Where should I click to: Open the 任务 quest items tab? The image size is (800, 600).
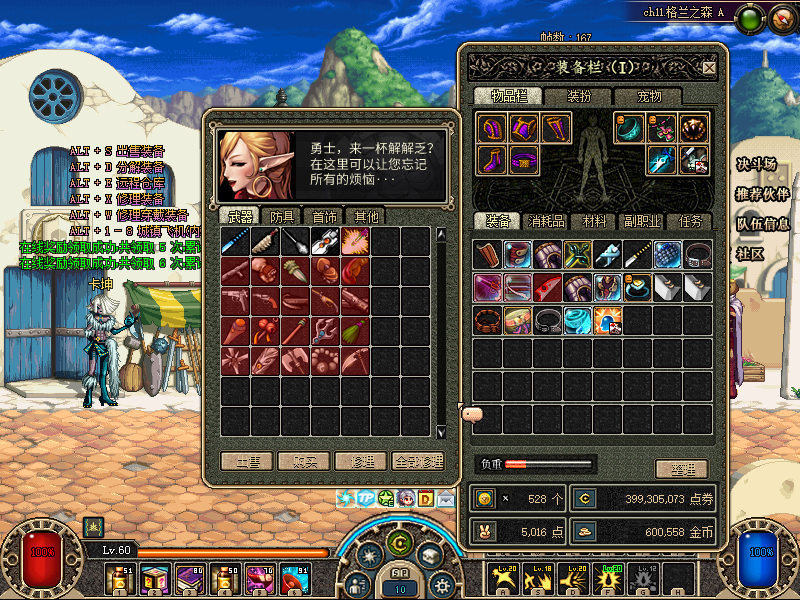point(690,221)
